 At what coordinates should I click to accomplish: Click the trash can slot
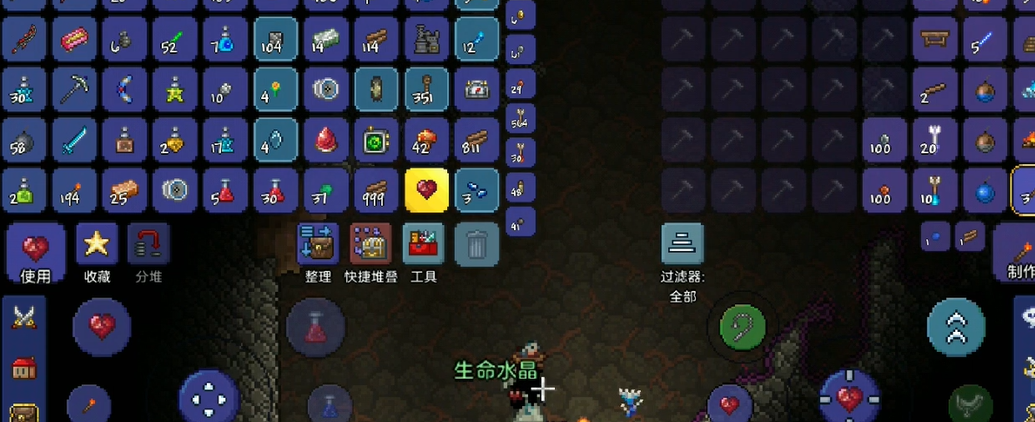[477, 244]
